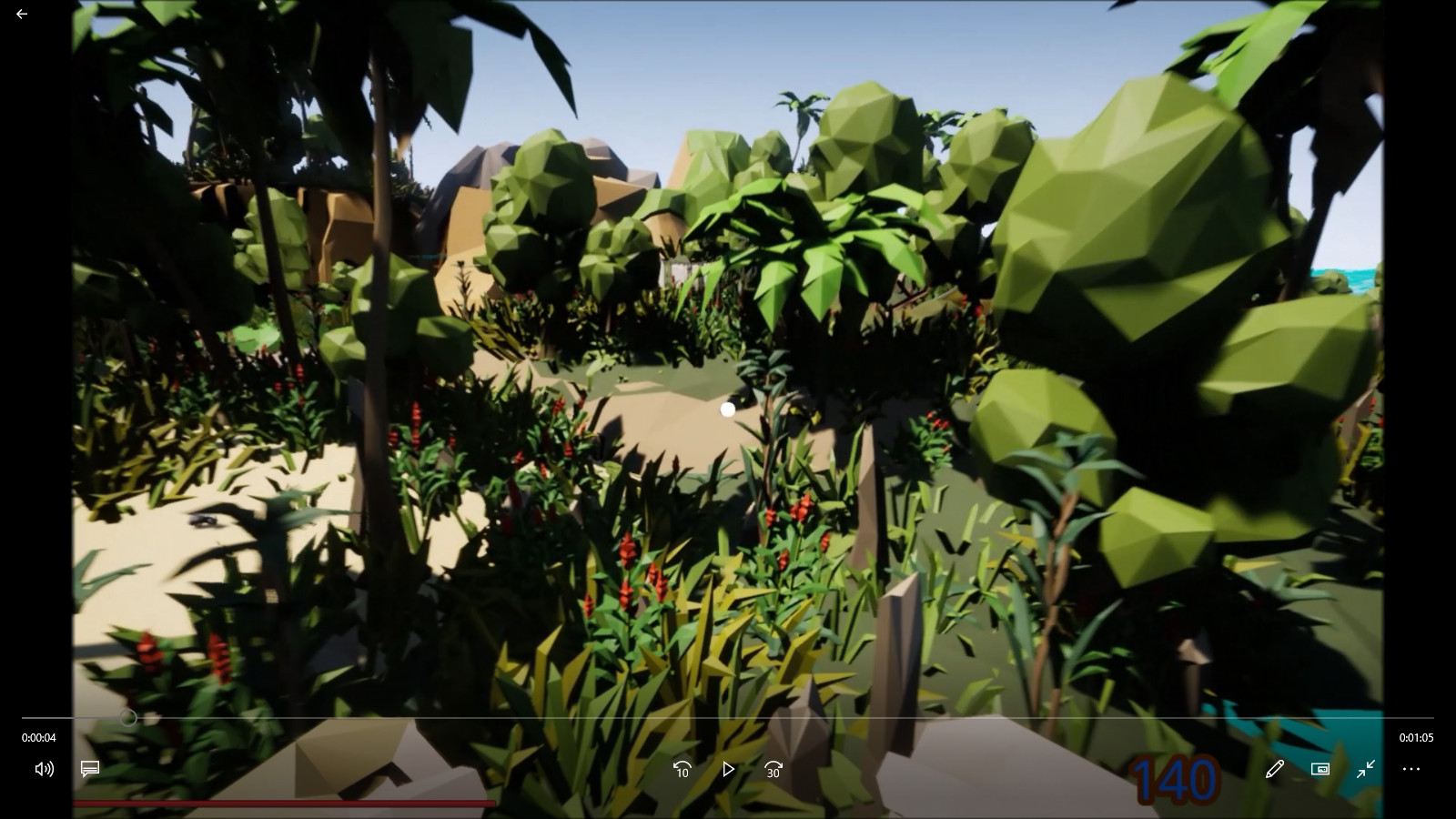This screenshot has width=1456, height=819.
Task: Toggle closed captions with the speech bubble icon
Action: point(88,769)
